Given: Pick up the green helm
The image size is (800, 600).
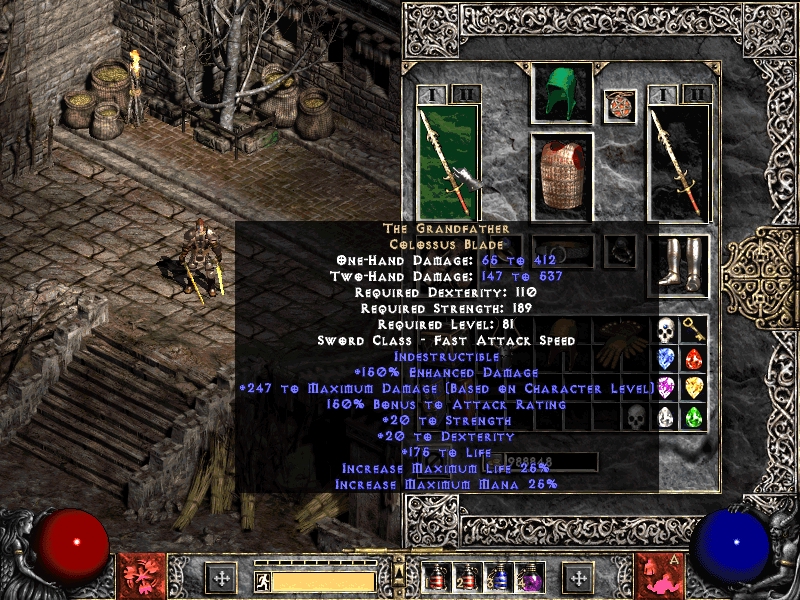Looking at the screenshot, I should click(x=561, y=93).
